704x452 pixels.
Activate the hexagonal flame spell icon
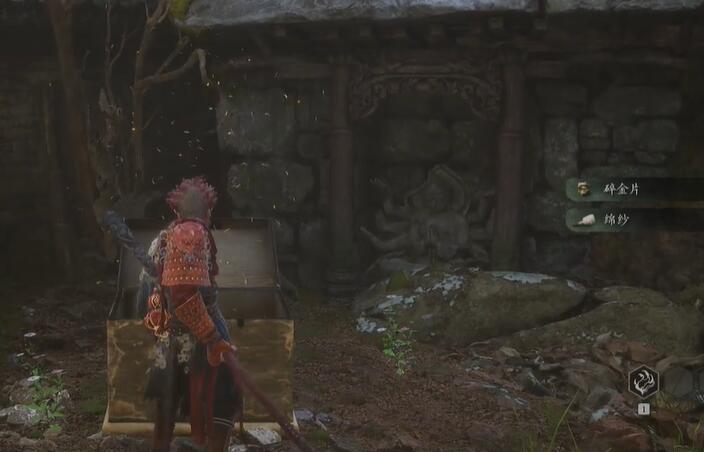pyautogui.click(x=643, y=381)
